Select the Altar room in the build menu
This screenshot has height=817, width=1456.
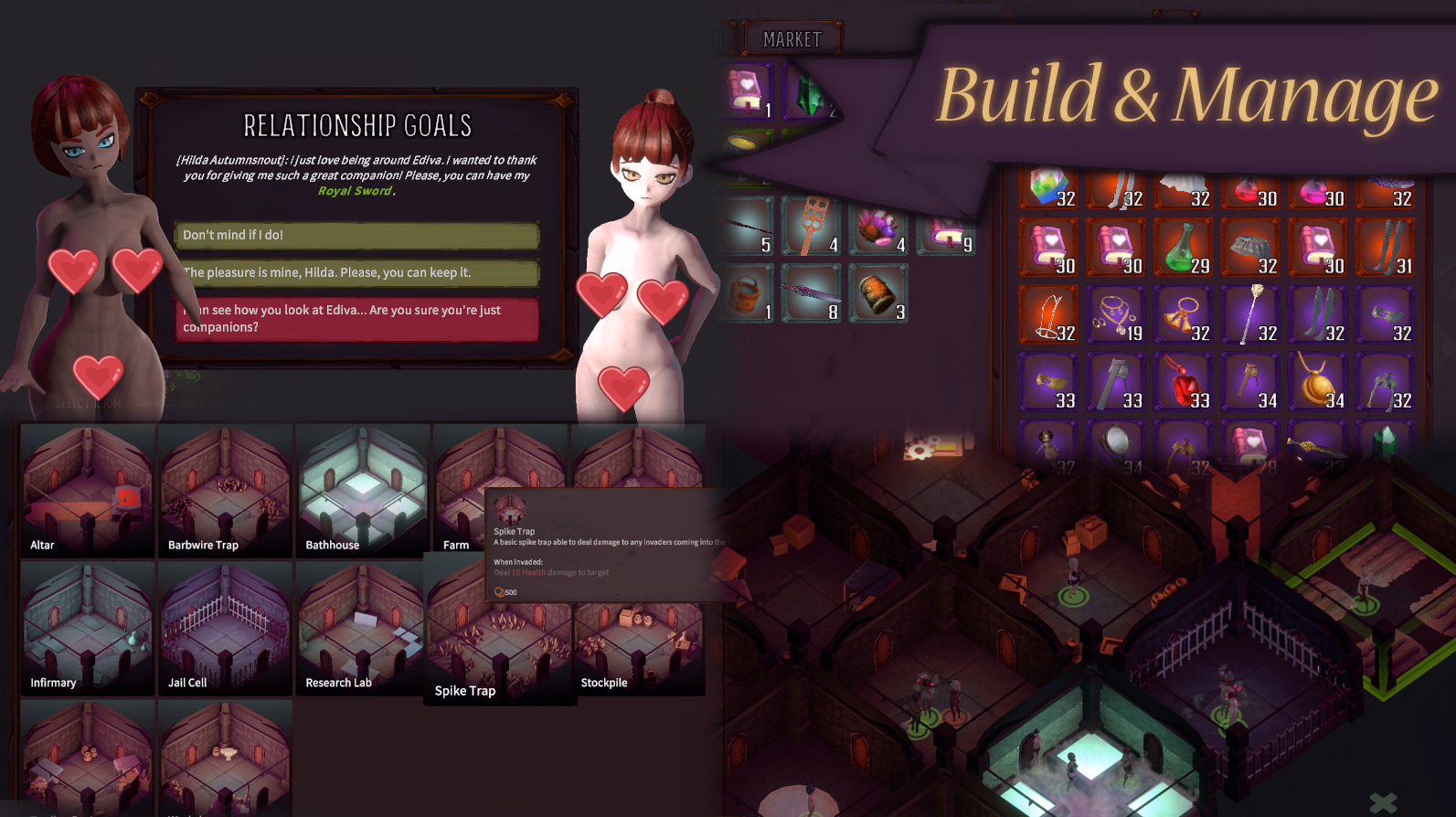[87, 489]
